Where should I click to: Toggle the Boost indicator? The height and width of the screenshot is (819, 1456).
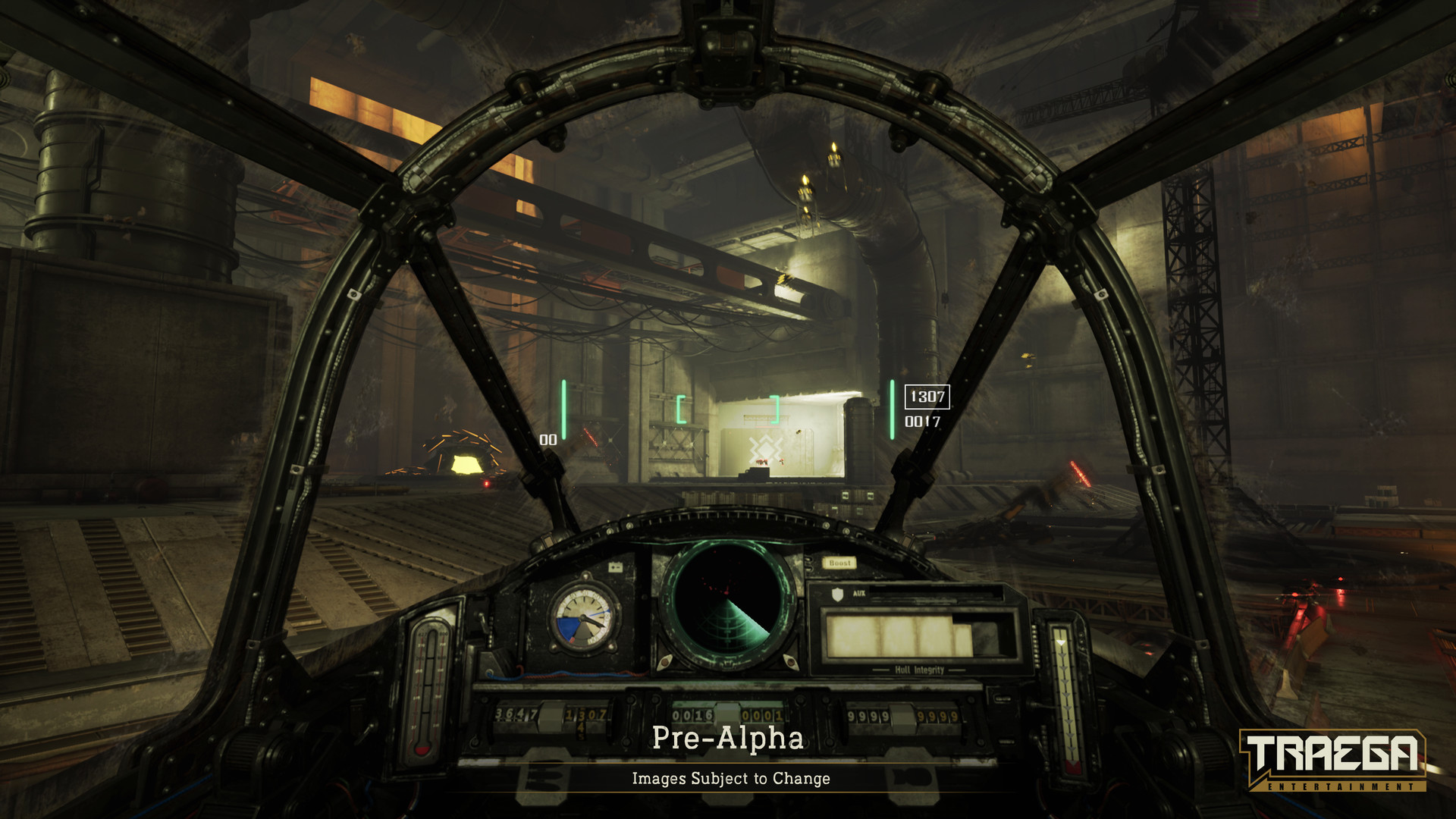[x=839, y=563]
